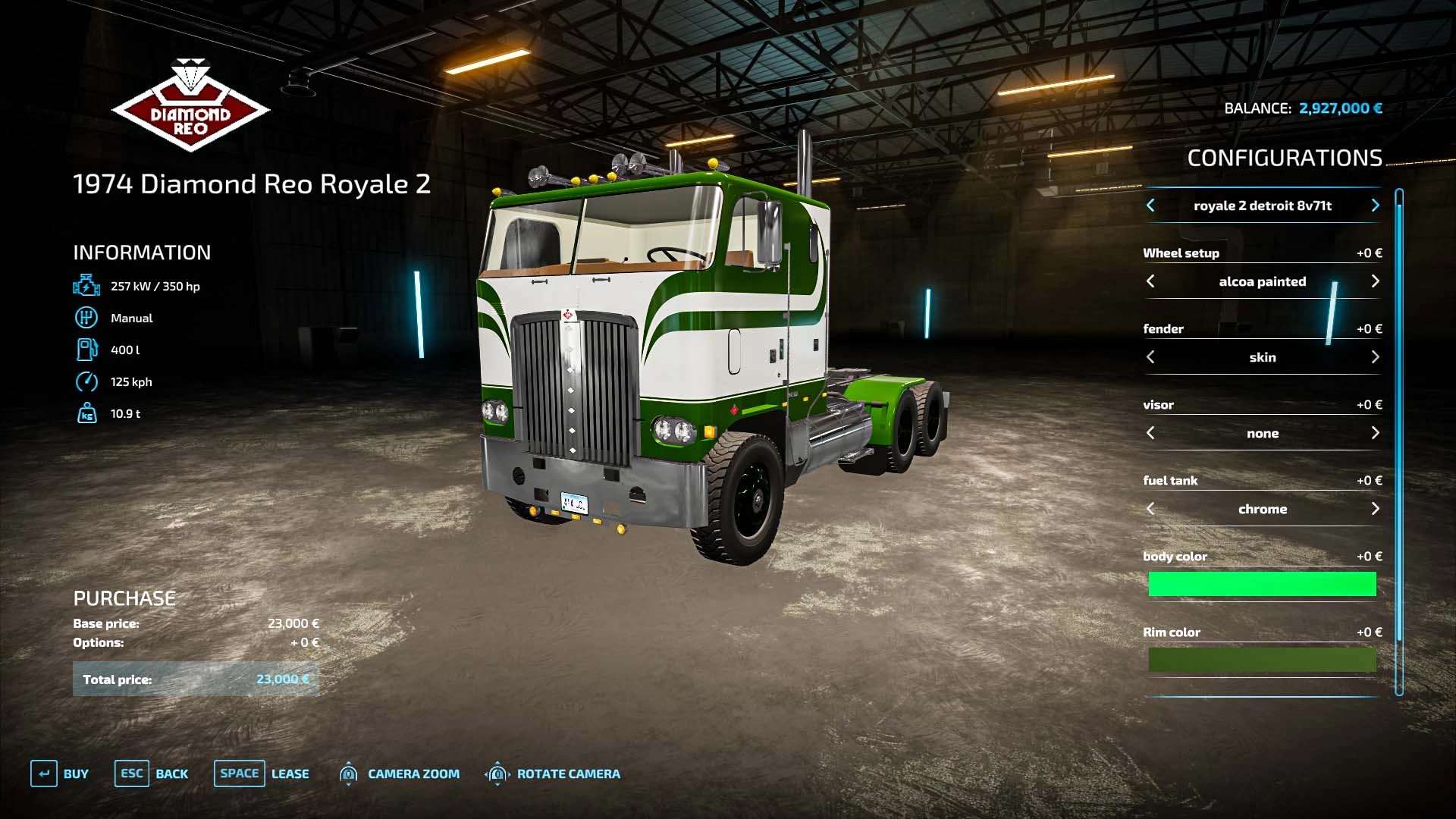Switch Wheel setup to the previous option
1456x819 pixels.
point(1150,281)
